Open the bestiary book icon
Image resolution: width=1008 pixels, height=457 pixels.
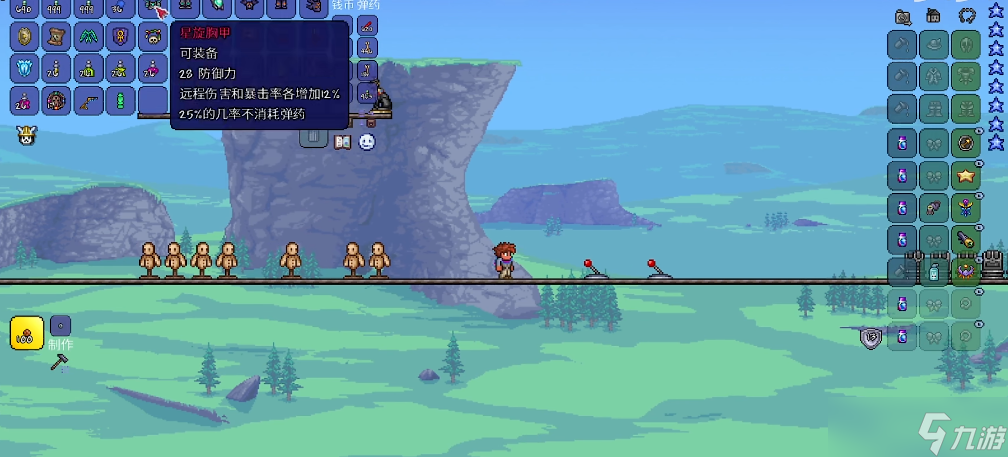(342, 142)
